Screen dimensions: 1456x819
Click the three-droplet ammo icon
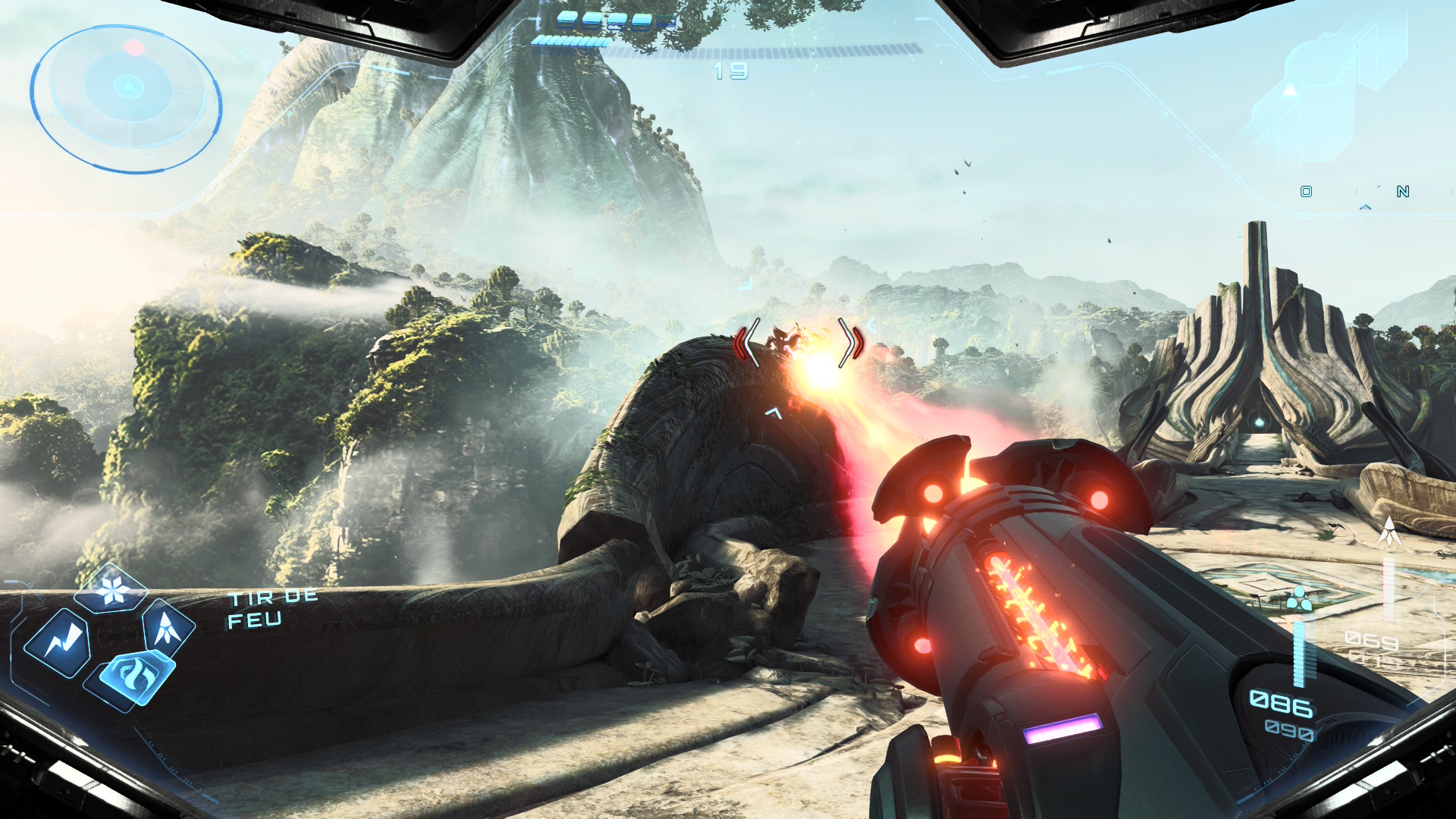(1298, 600)
